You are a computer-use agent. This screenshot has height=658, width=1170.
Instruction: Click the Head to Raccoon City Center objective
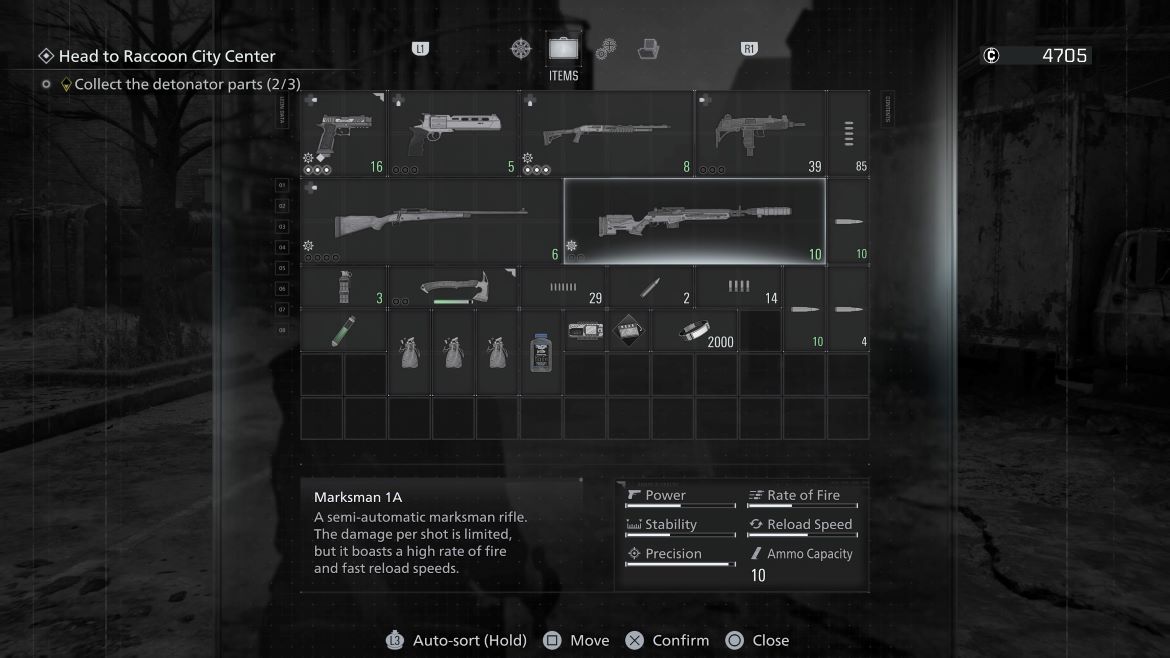pyautogui.click(x=166, y=56)
